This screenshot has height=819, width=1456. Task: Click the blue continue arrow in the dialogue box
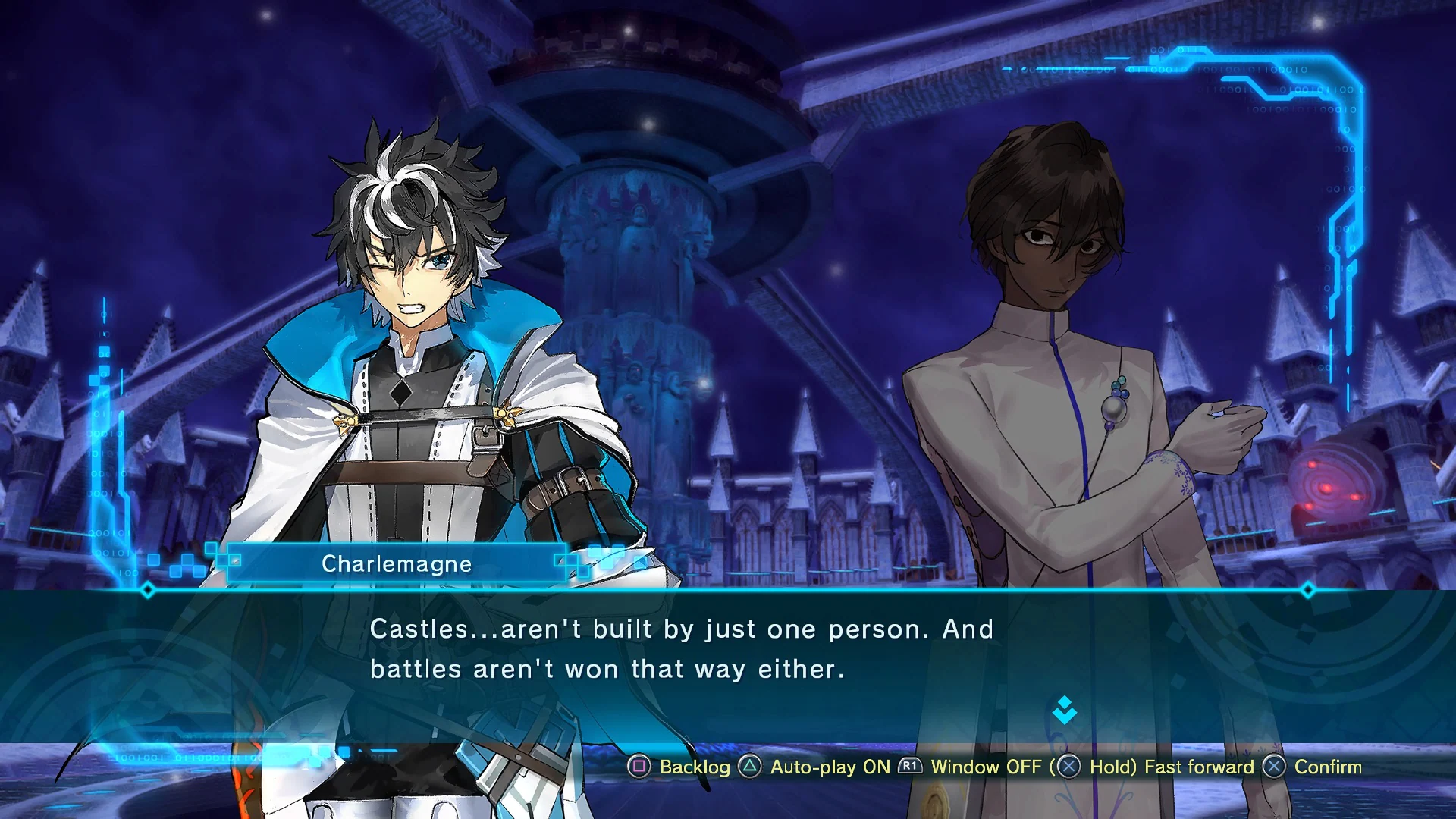point(1065,711)
